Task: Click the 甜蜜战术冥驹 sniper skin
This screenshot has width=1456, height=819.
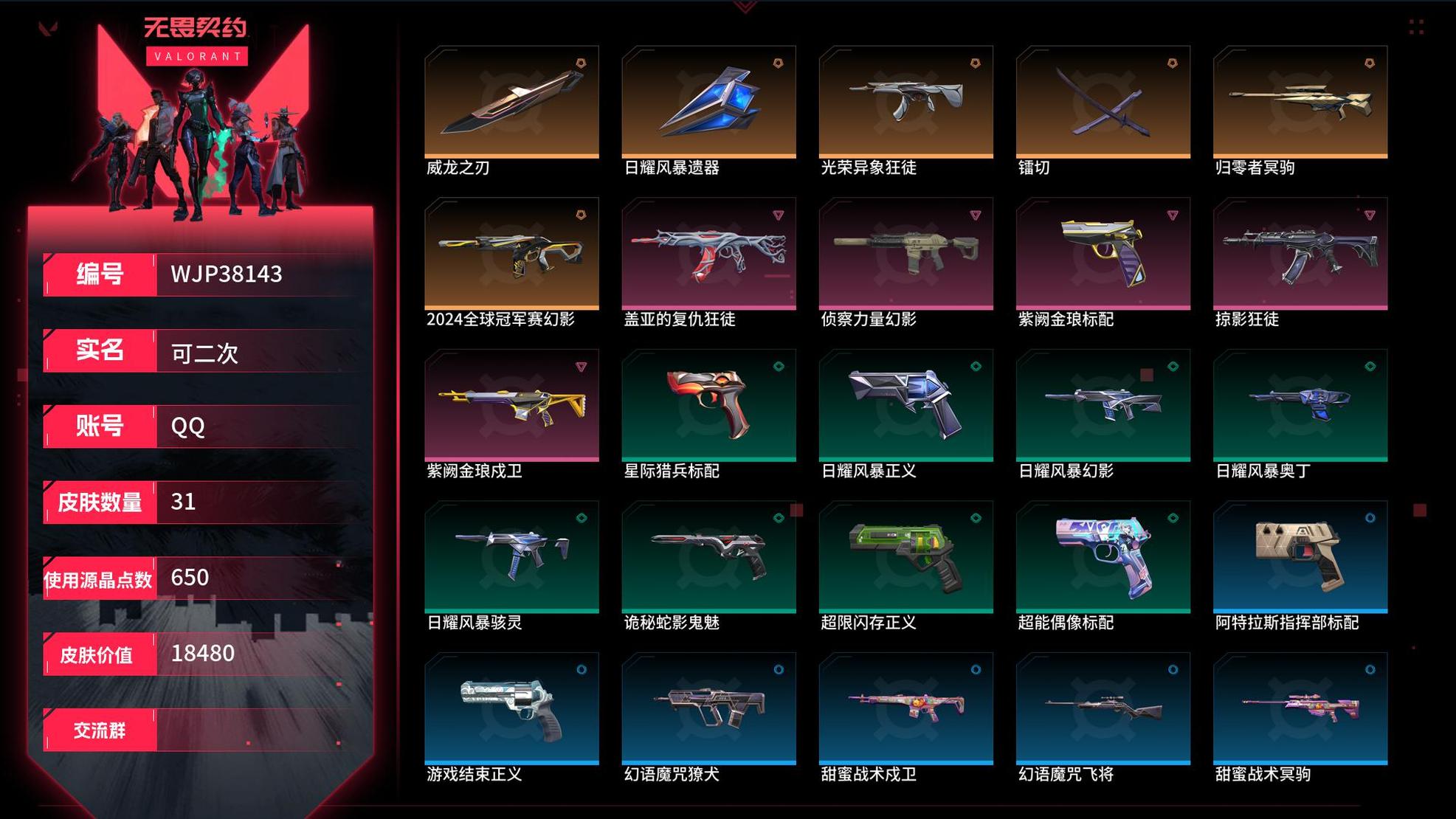Action: pos(1300,708)
